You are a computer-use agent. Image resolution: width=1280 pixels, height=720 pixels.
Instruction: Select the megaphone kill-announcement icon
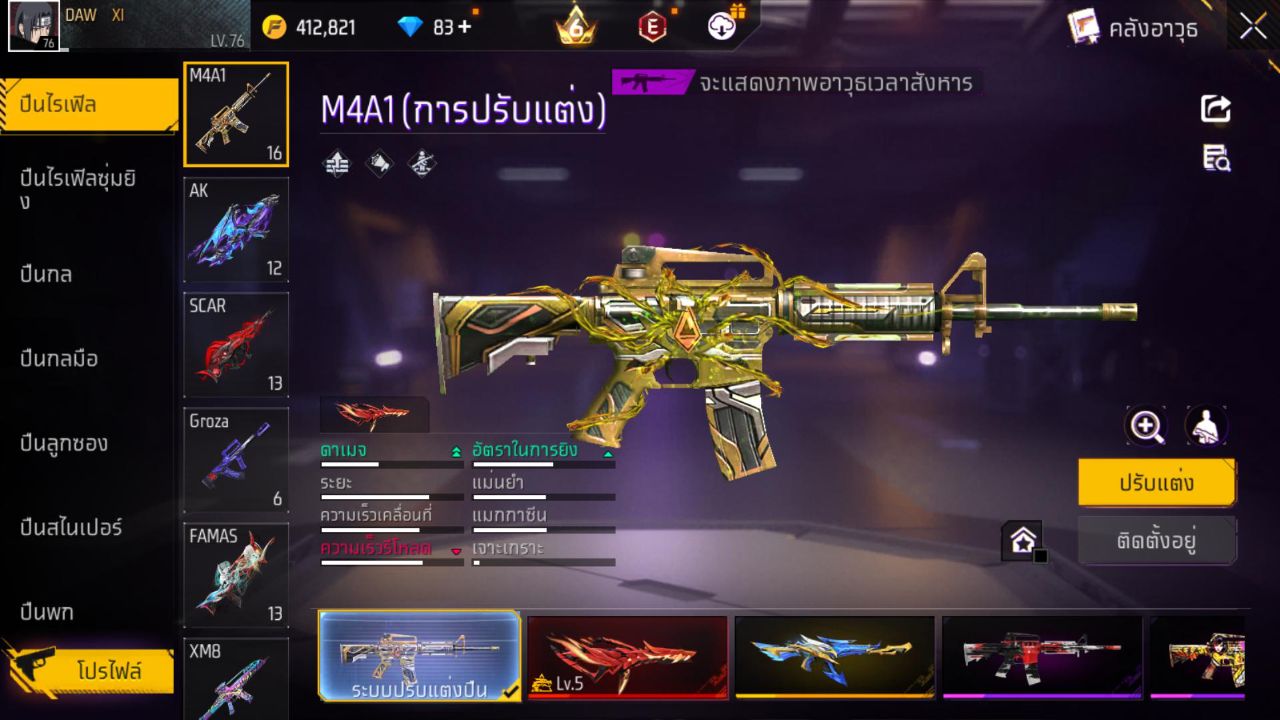[378, 162]
